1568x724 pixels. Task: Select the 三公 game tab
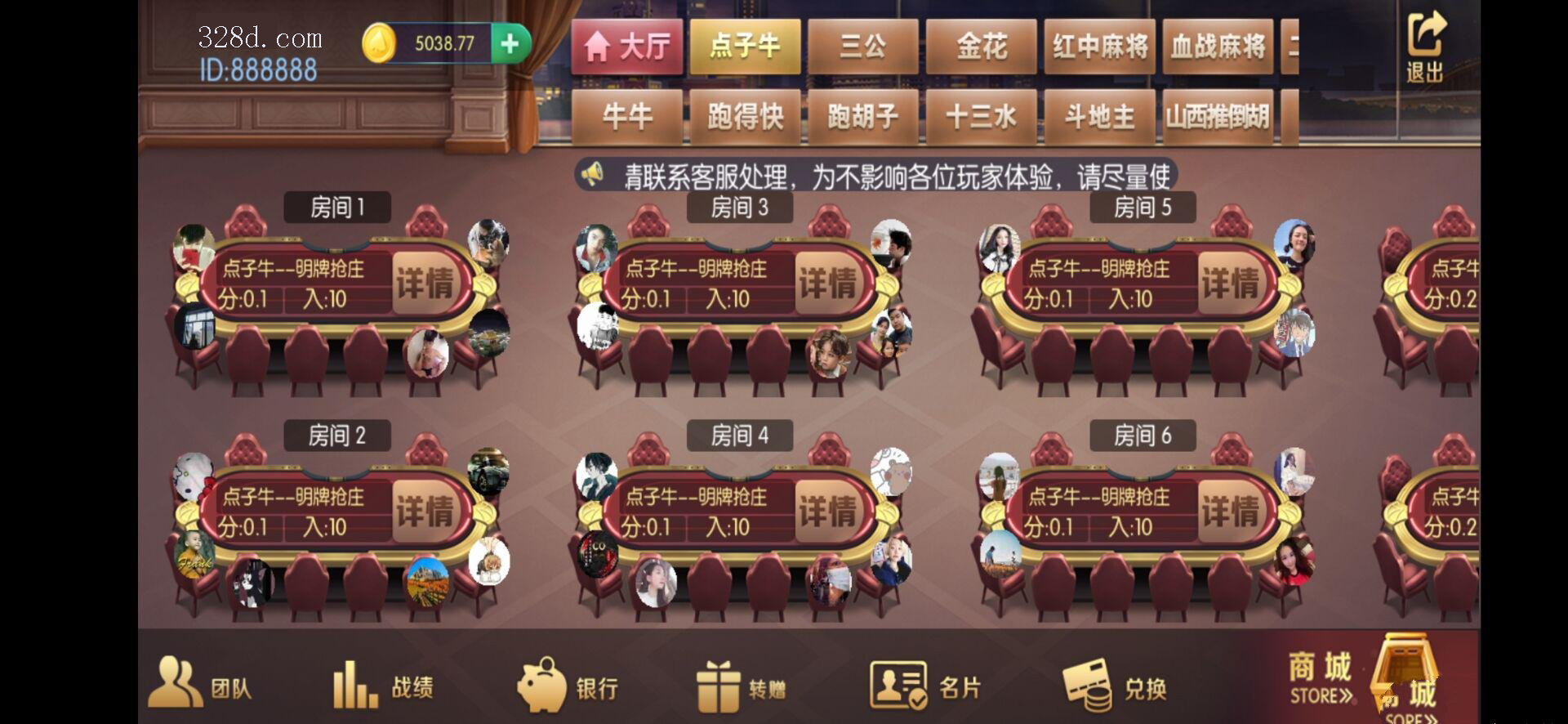(863, 46)
